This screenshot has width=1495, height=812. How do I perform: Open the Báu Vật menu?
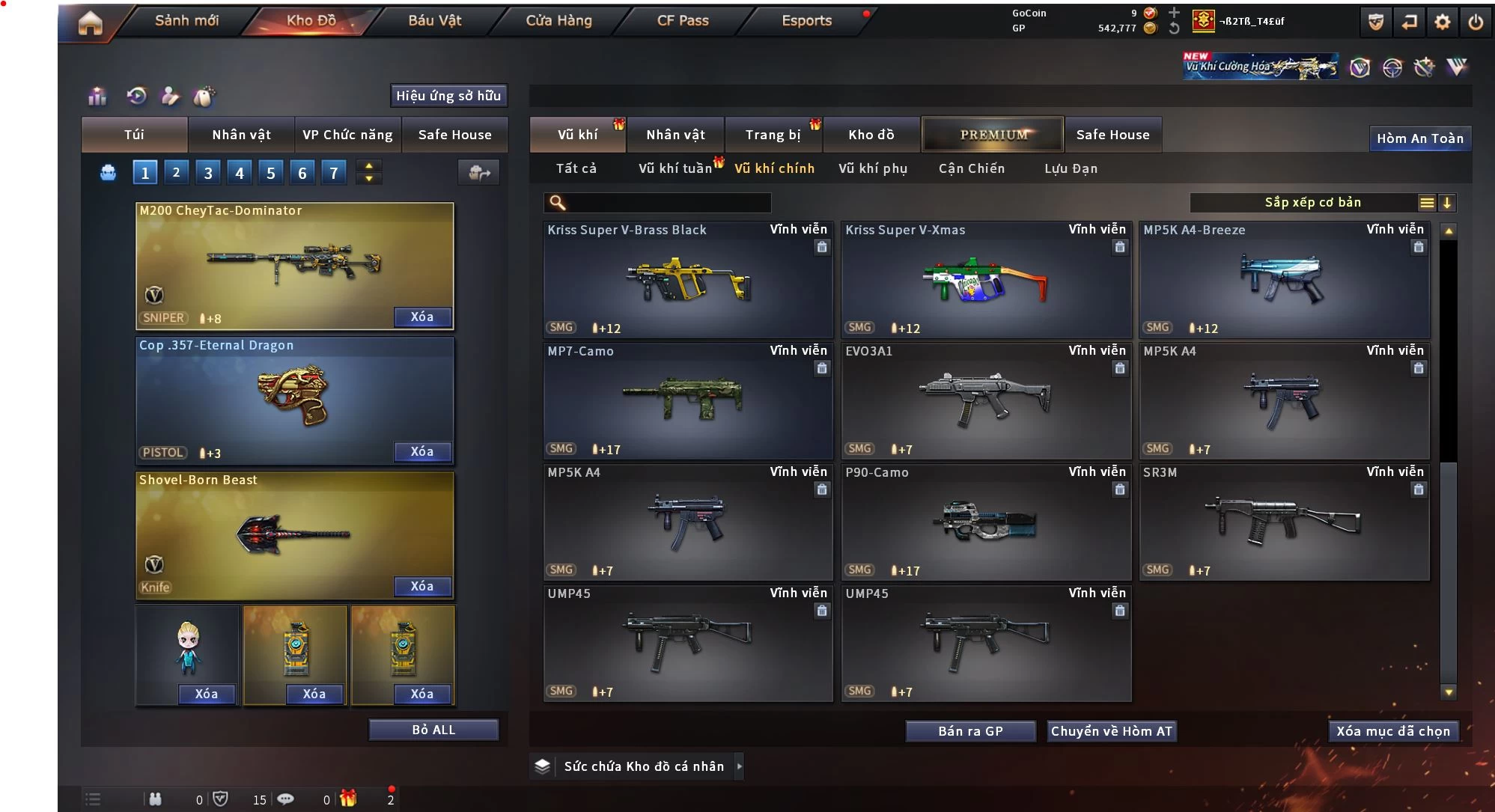click(434, 21)
